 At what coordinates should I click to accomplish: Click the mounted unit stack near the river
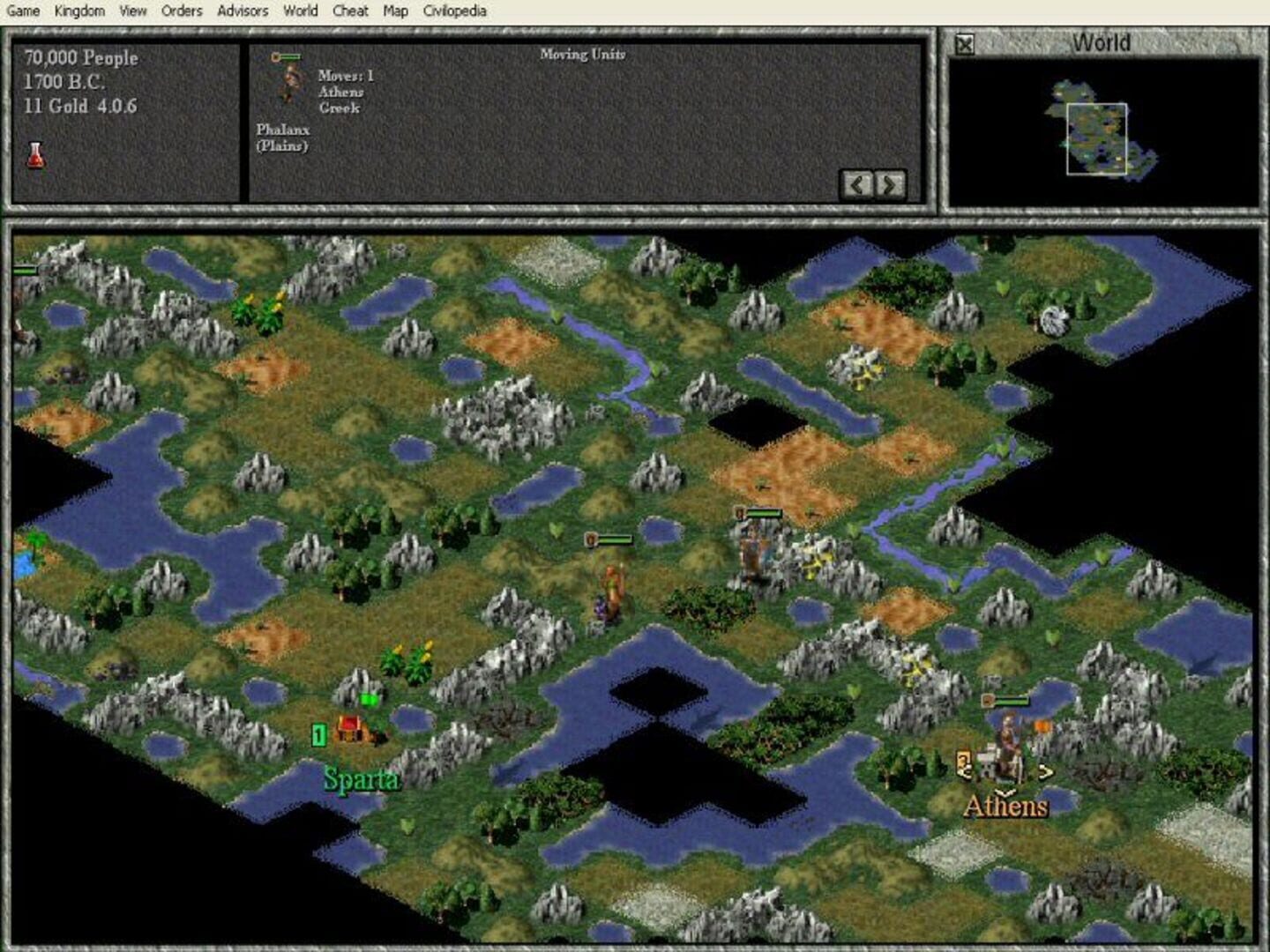point(754,551)
